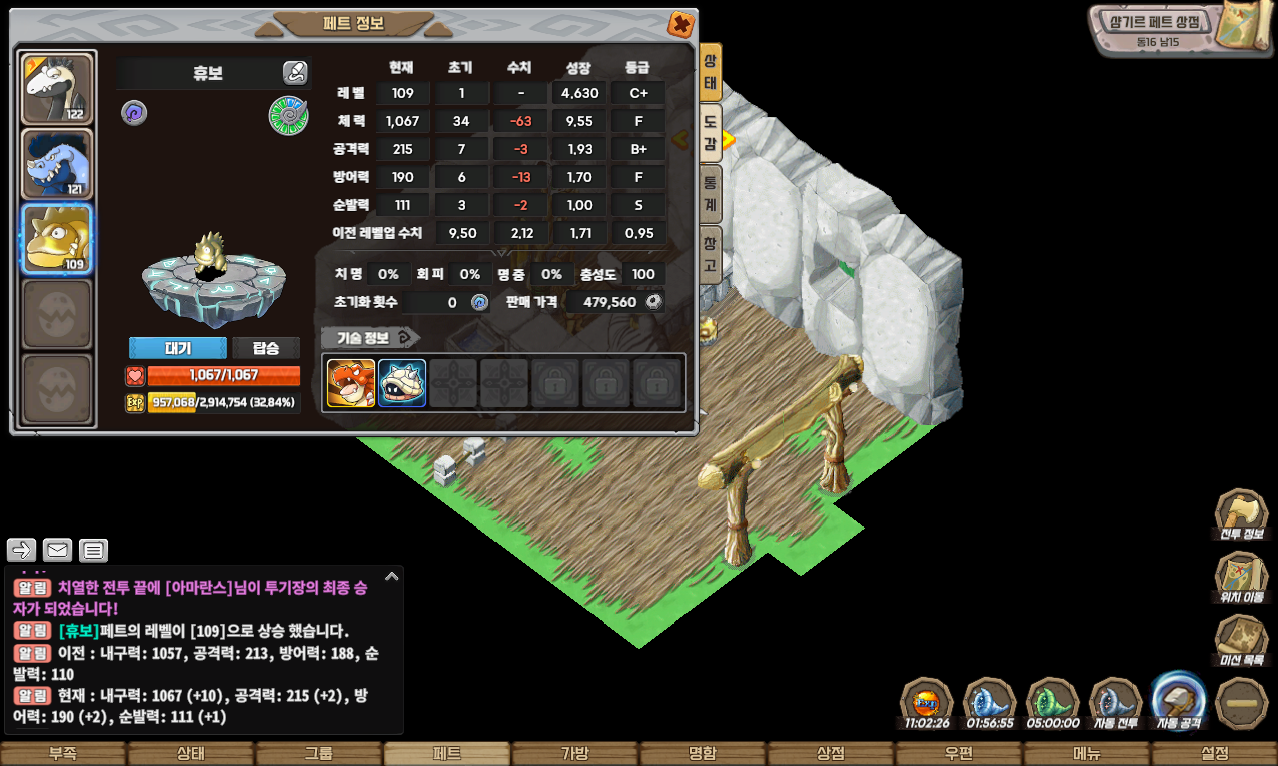Select the level 121 blue dinosaur pet
Screen dimensions: 1278x766
pos(57,164)
